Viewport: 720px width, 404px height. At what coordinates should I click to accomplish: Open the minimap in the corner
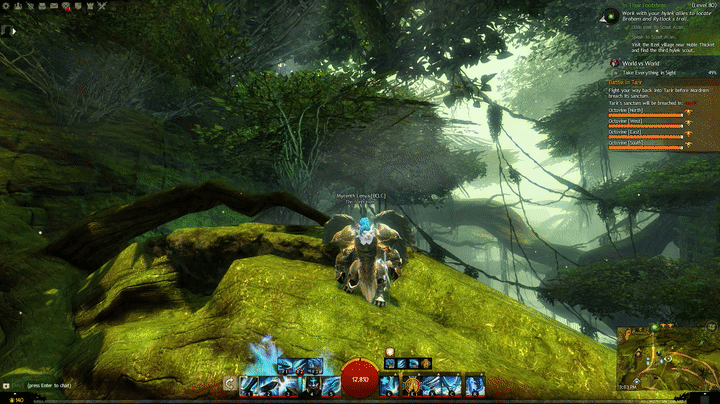pyautogui.click(x=667, y=362)
